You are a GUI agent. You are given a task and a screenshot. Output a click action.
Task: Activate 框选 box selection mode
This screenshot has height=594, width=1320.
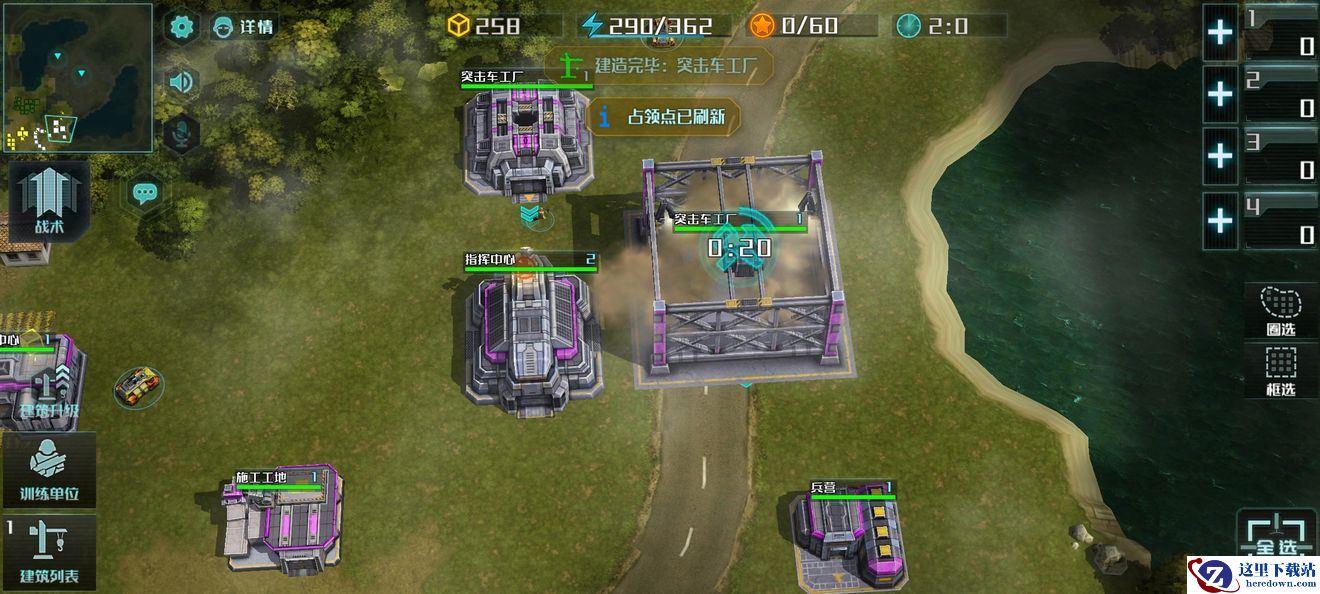click(1281, 371)
